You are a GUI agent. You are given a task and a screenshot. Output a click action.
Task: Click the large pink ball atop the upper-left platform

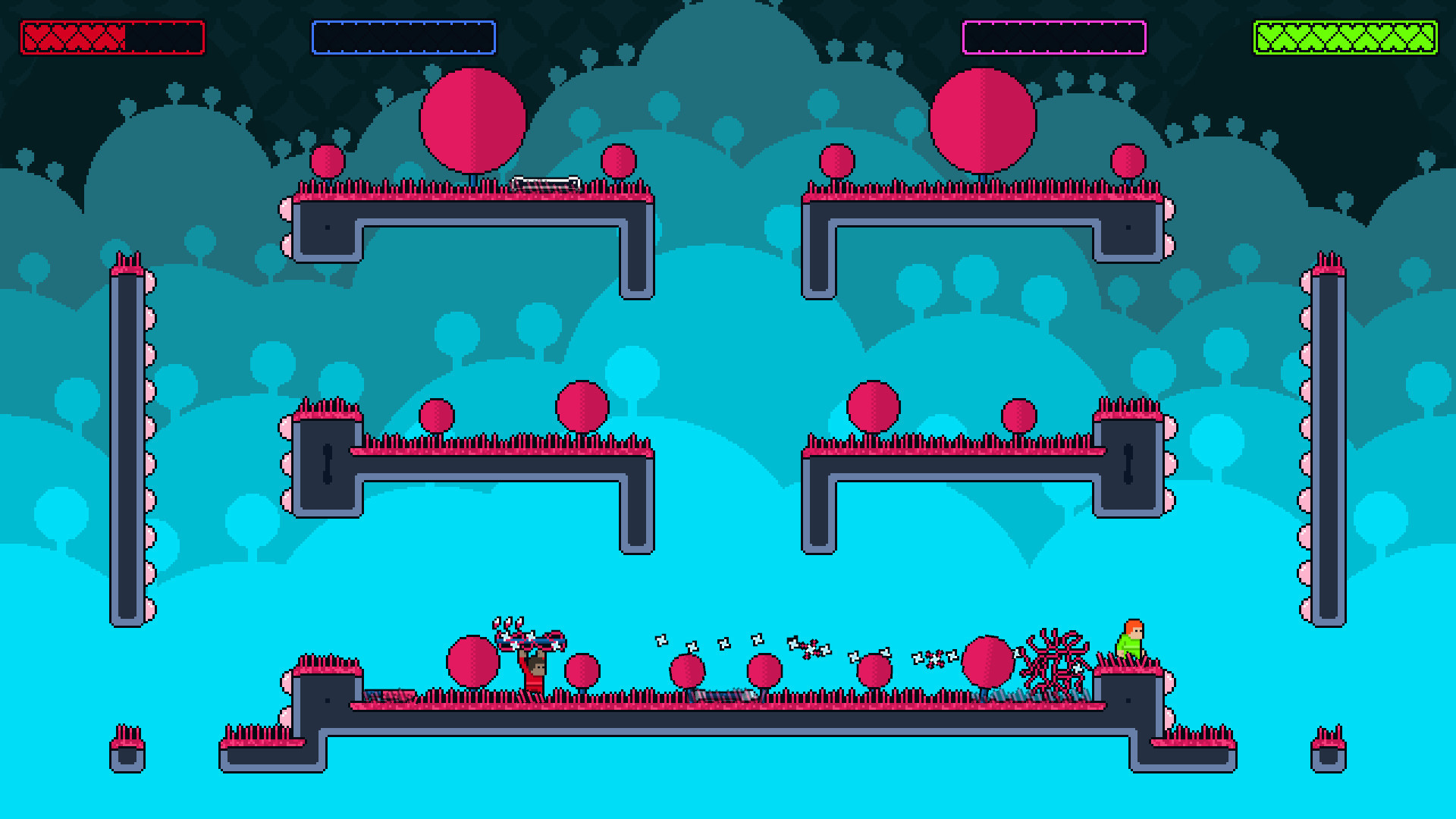point(472,121)
